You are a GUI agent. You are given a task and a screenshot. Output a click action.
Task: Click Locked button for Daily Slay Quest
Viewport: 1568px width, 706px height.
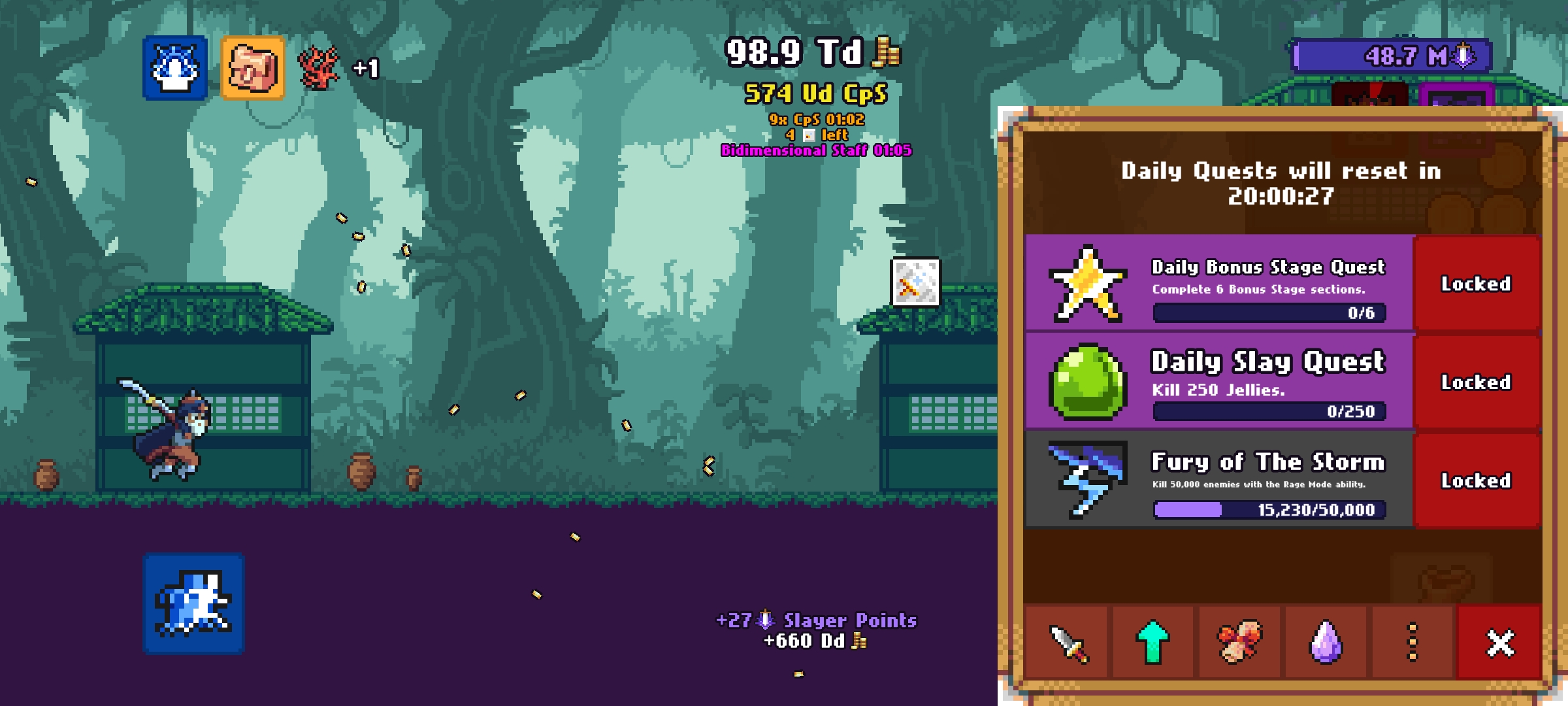pyautogui.click(x=1476, y=382)
